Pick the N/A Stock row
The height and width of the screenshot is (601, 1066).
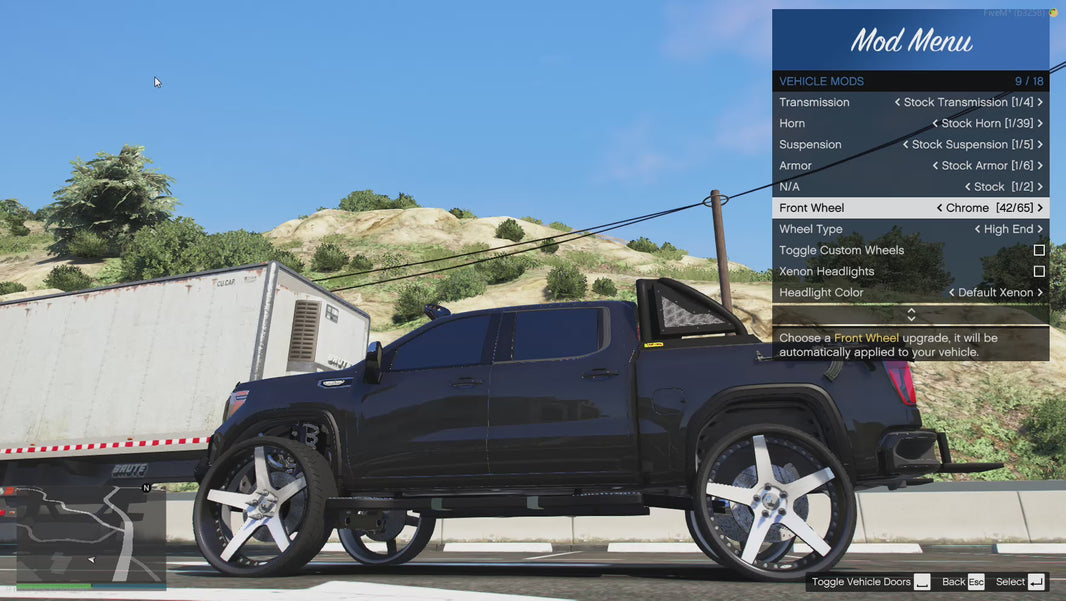tap(910, 187)
